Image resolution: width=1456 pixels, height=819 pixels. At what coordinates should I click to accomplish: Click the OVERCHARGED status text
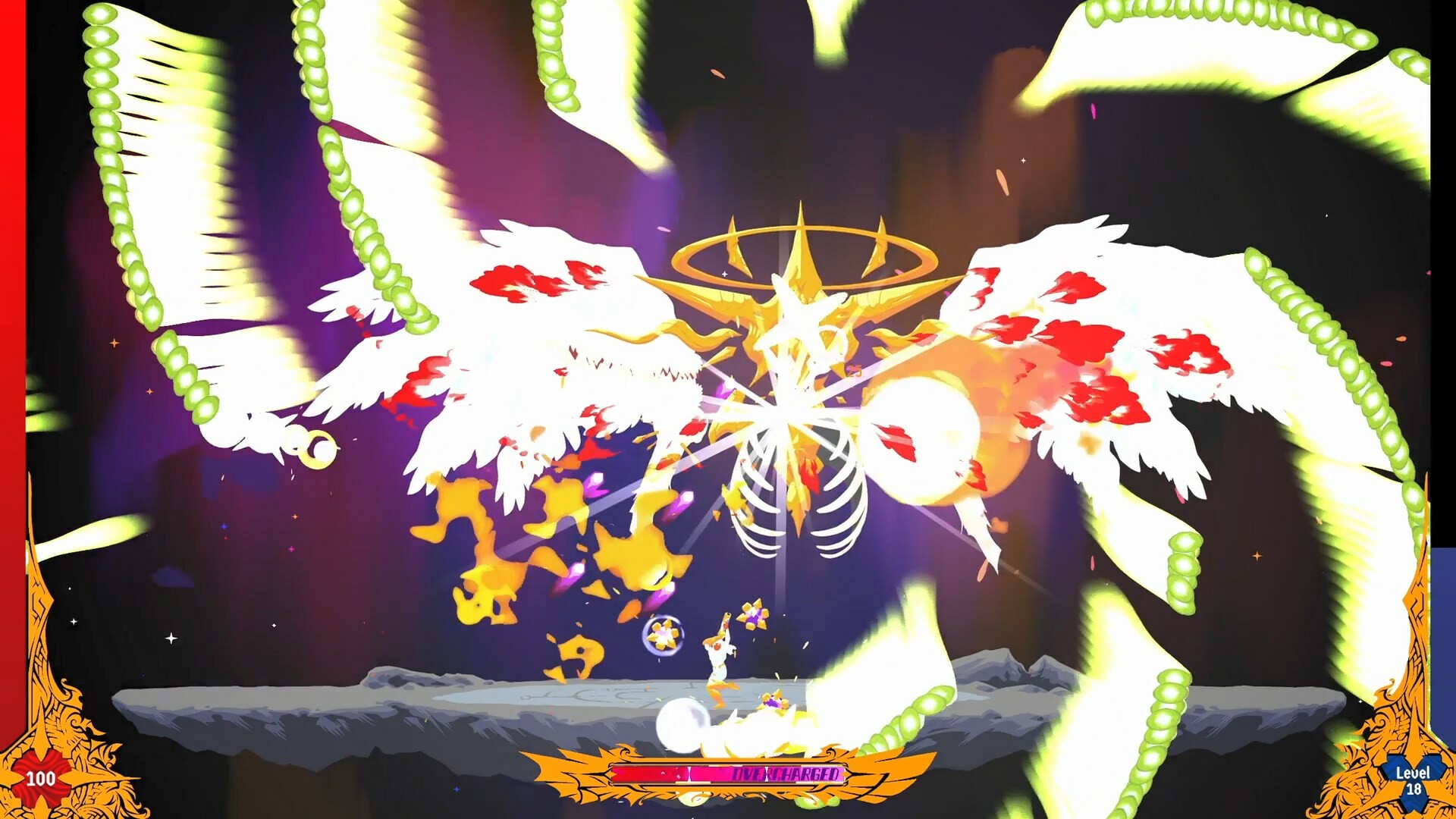click(x=785, y=775)
